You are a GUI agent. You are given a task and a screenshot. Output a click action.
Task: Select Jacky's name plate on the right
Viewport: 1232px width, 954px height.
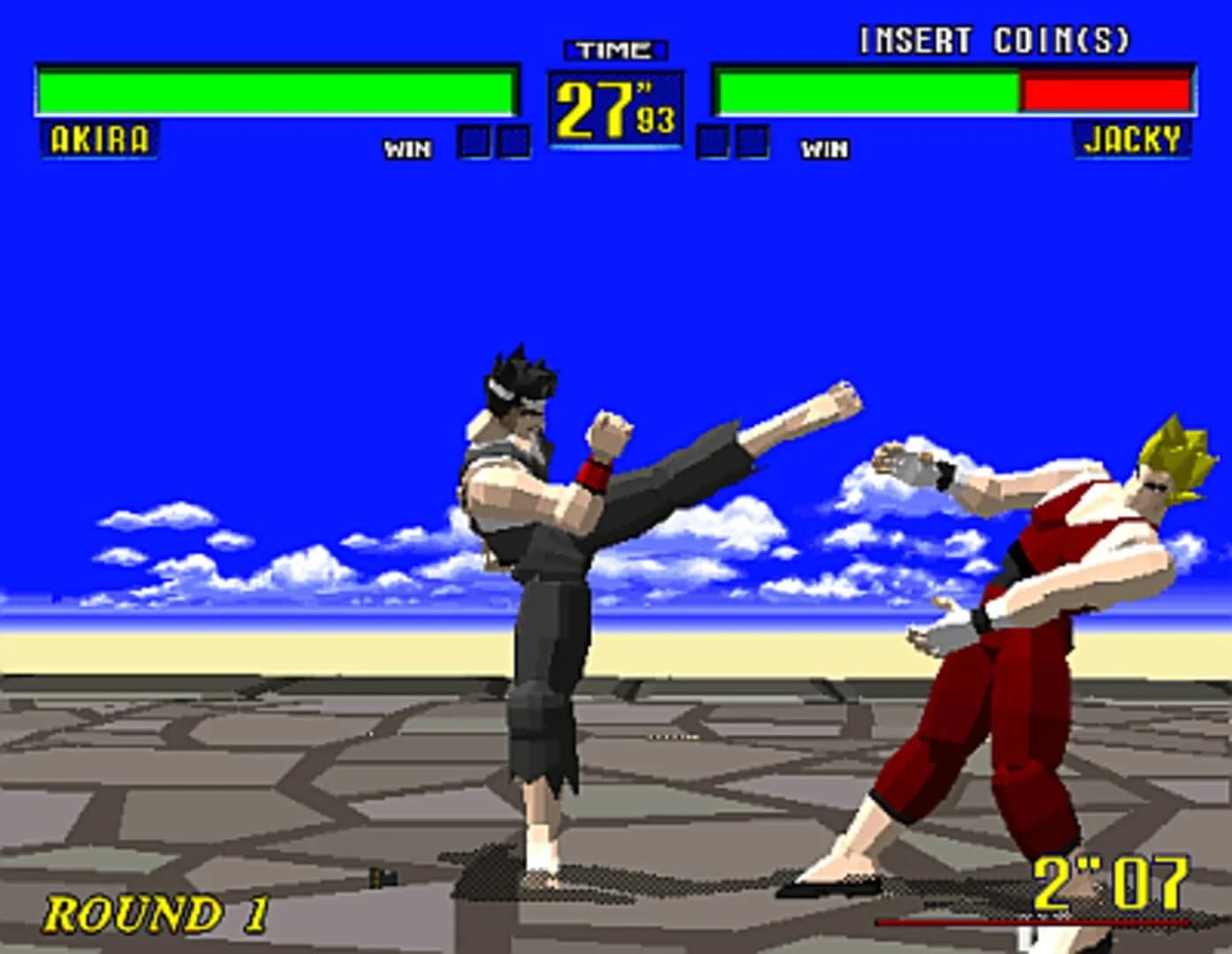(x=1132, y=140)
